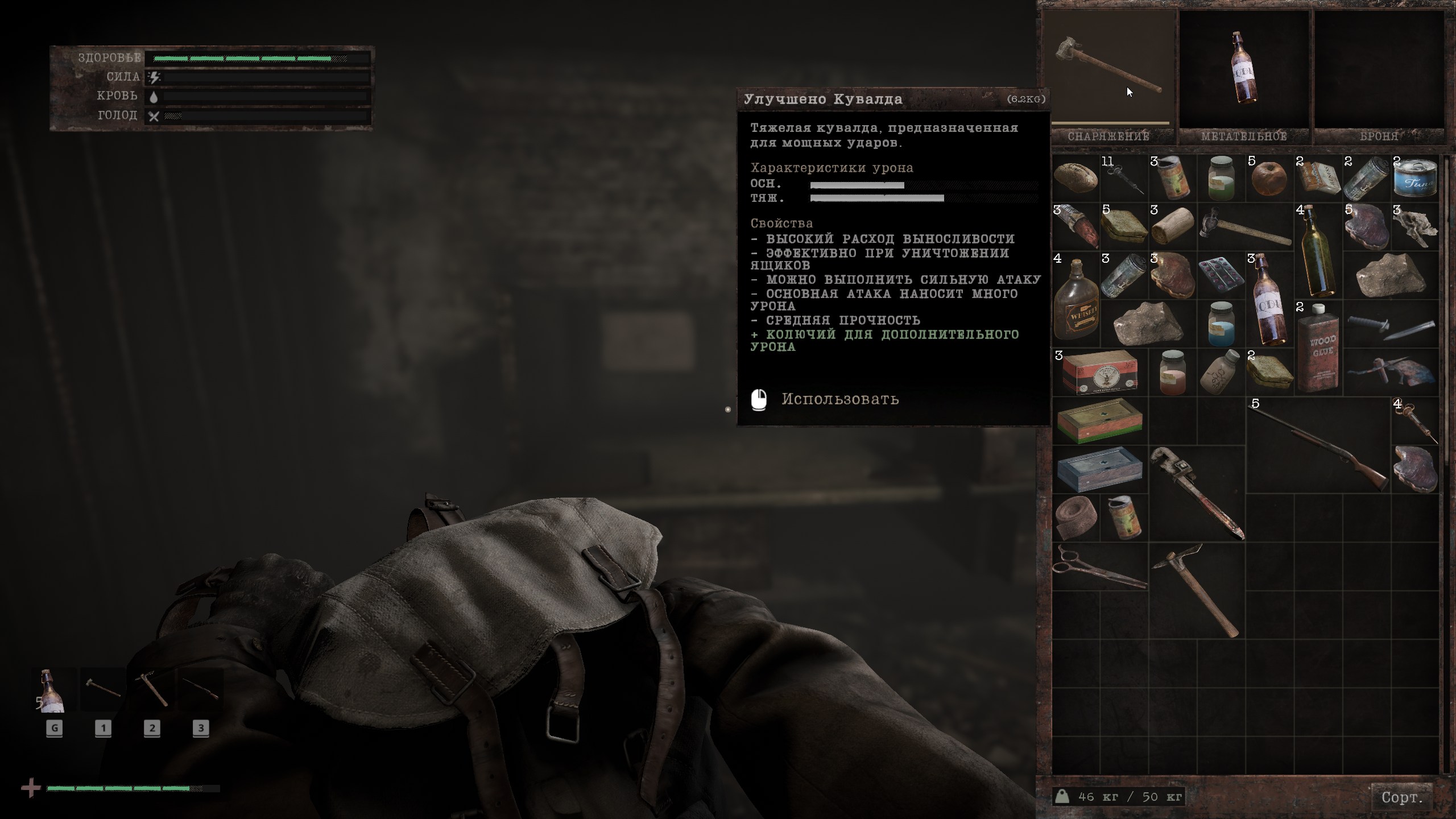Select the bandage roll
Screen dimensions: 1456x819
[1075, 518]
